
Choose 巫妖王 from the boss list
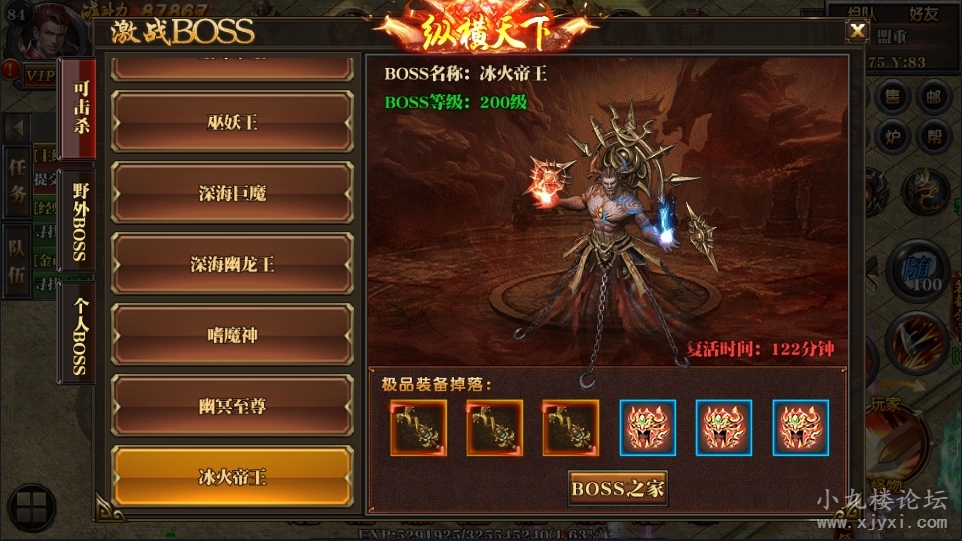[x=232, y=122]
